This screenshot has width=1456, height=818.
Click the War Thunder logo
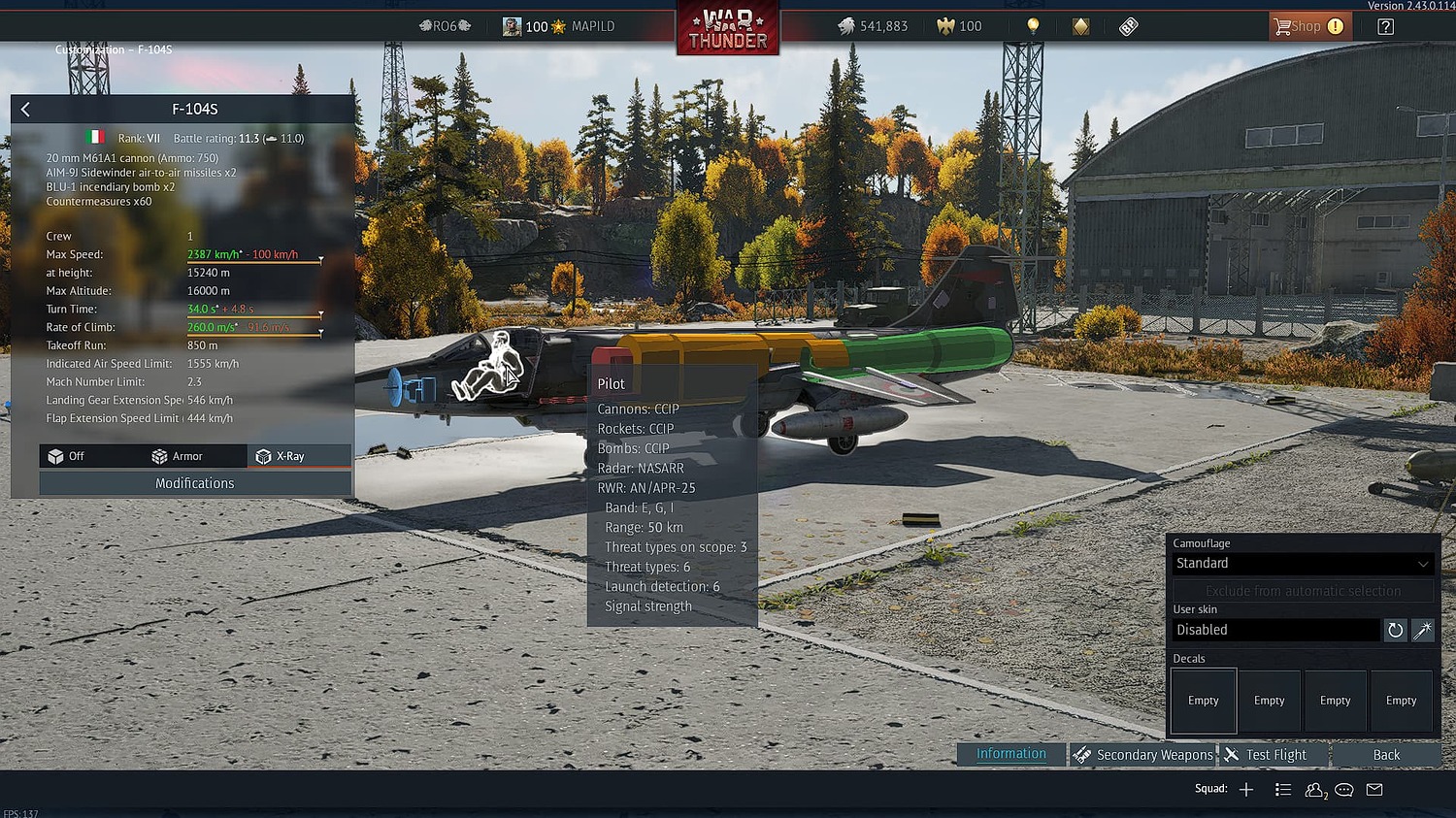[x=728, y=29]
